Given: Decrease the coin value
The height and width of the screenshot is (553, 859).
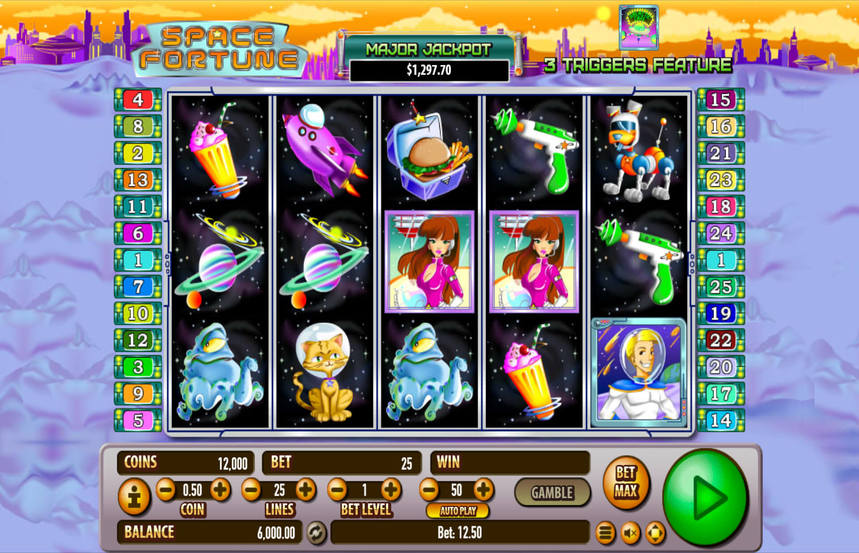Looking at the screenshot, I should point(166,489).
